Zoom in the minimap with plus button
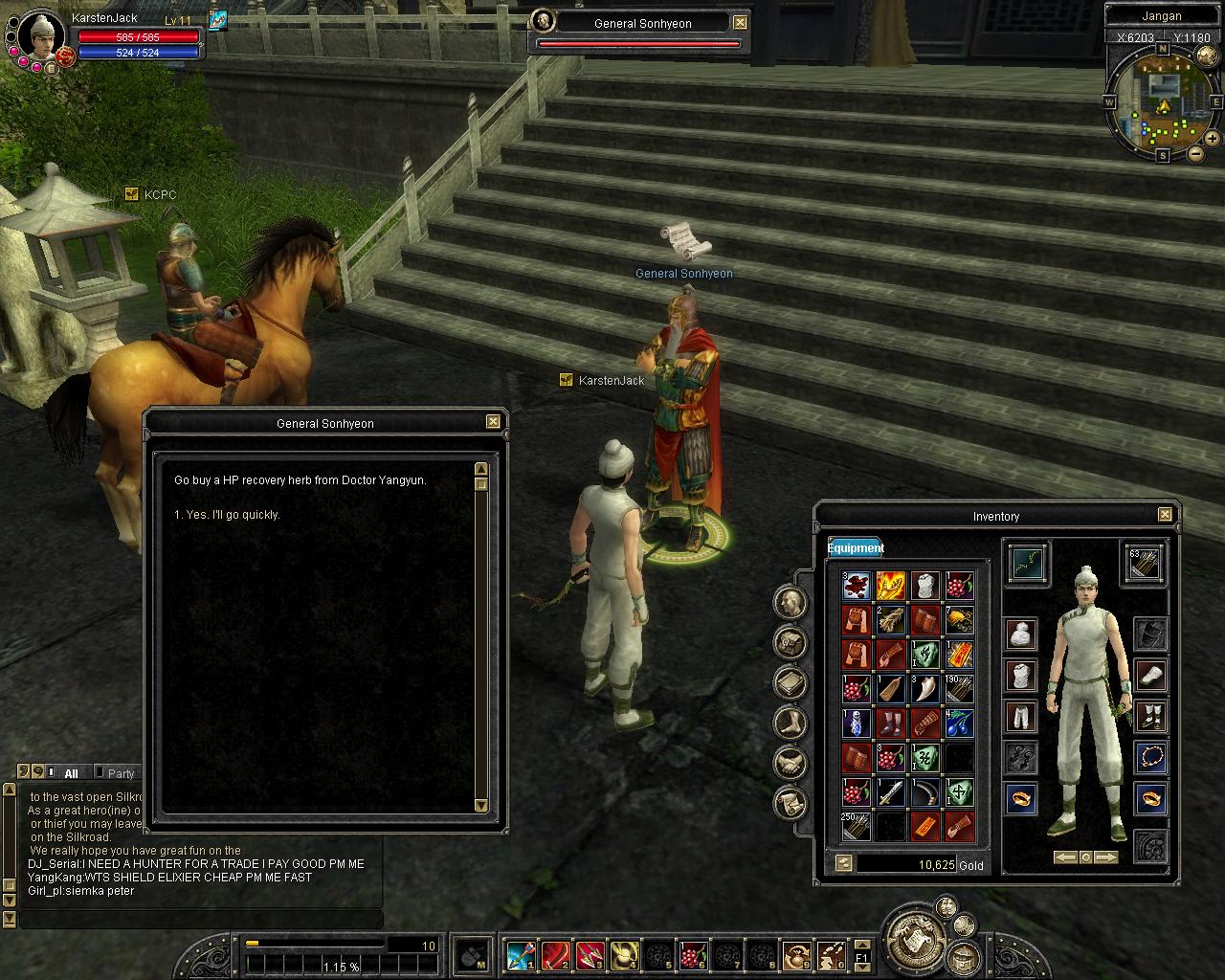 tap(1213, 138)
